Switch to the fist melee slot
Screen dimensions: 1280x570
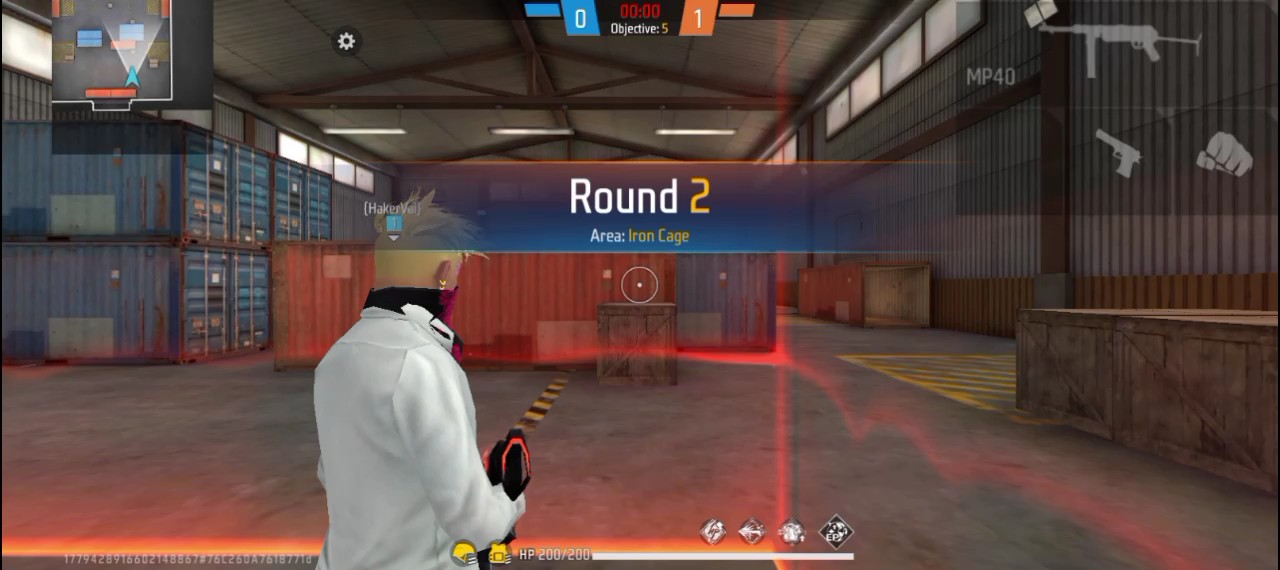coord(1224,154)
